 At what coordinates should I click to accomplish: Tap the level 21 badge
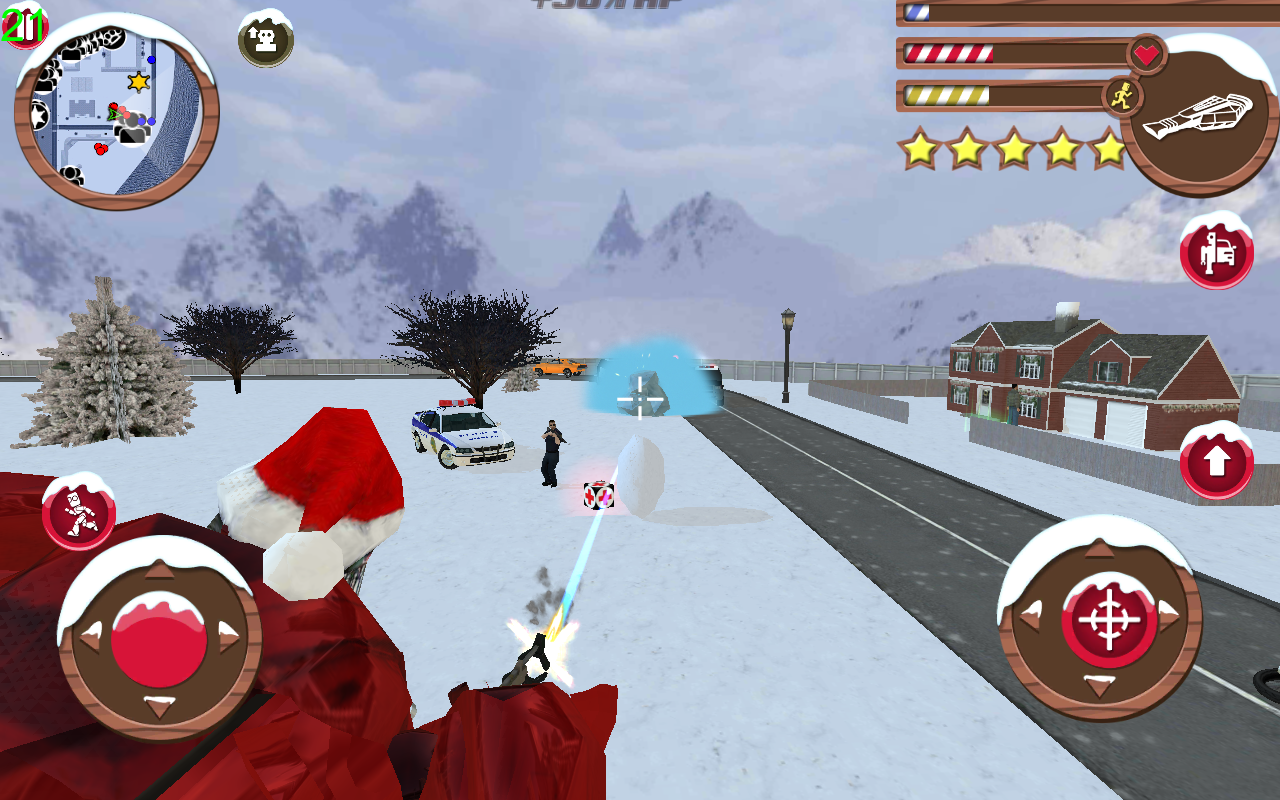coord(24,27)
